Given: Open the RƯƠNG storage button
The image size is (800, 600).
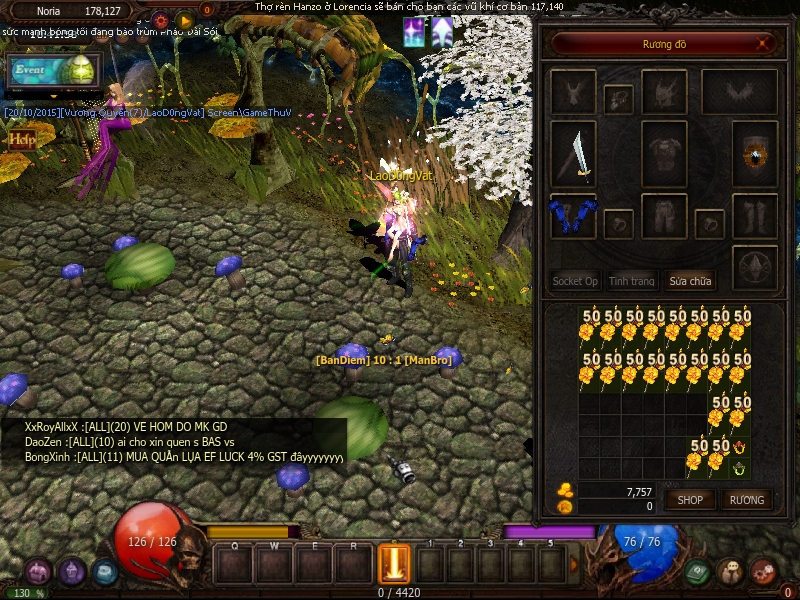Looking at the screenshot, I should point(746,499).
